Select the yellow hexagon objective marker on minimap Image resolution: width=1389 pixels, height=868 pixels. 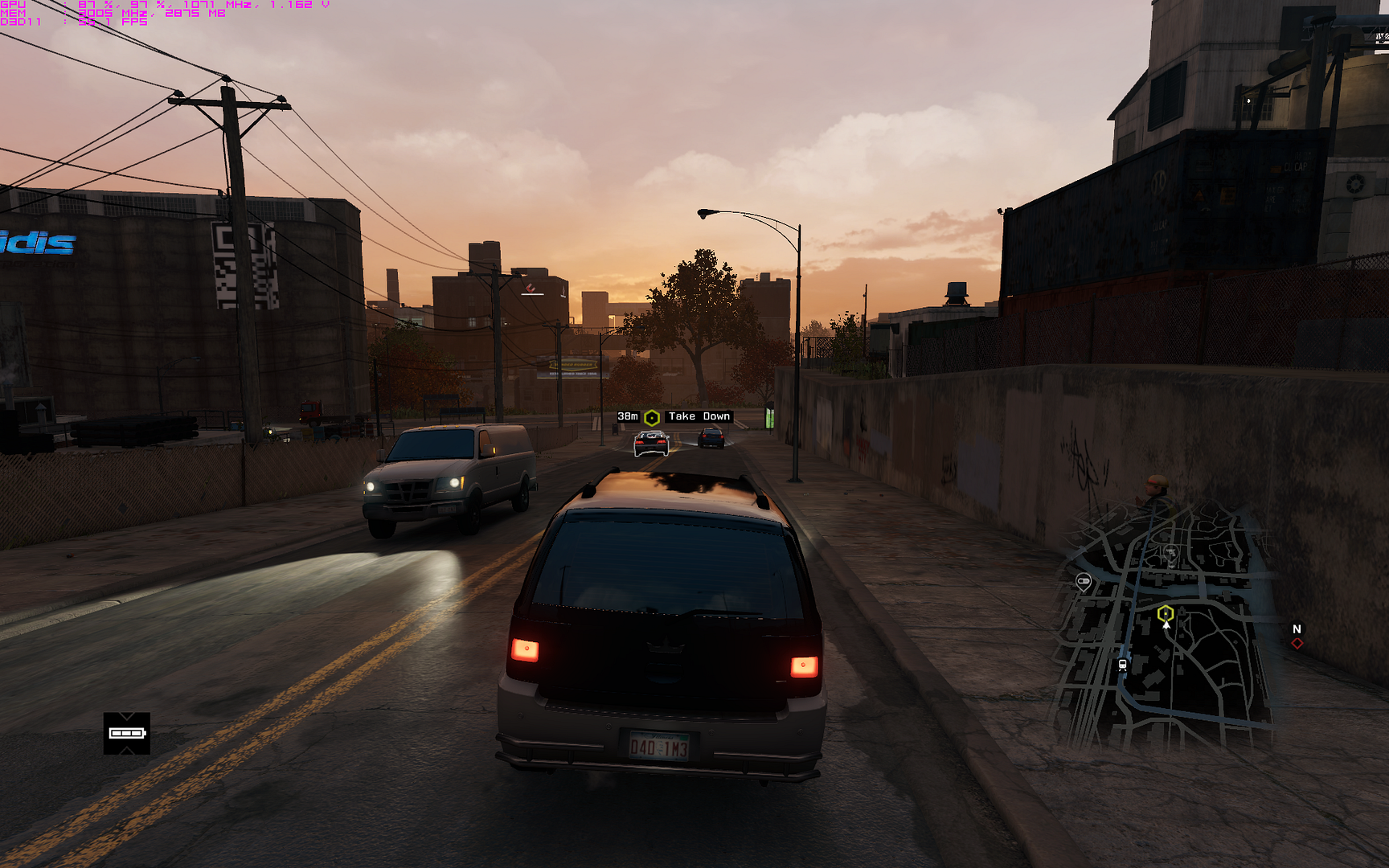click(1166, 612)
